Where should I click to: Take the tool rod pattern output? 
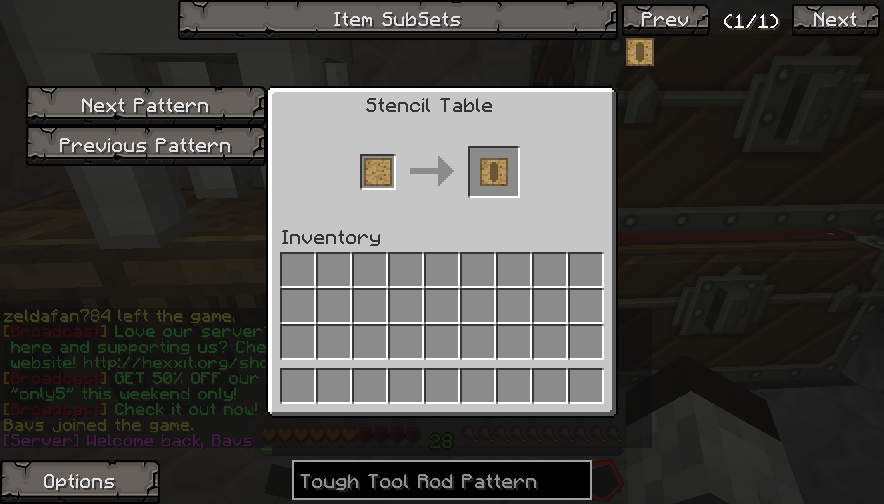click(494, 172)
